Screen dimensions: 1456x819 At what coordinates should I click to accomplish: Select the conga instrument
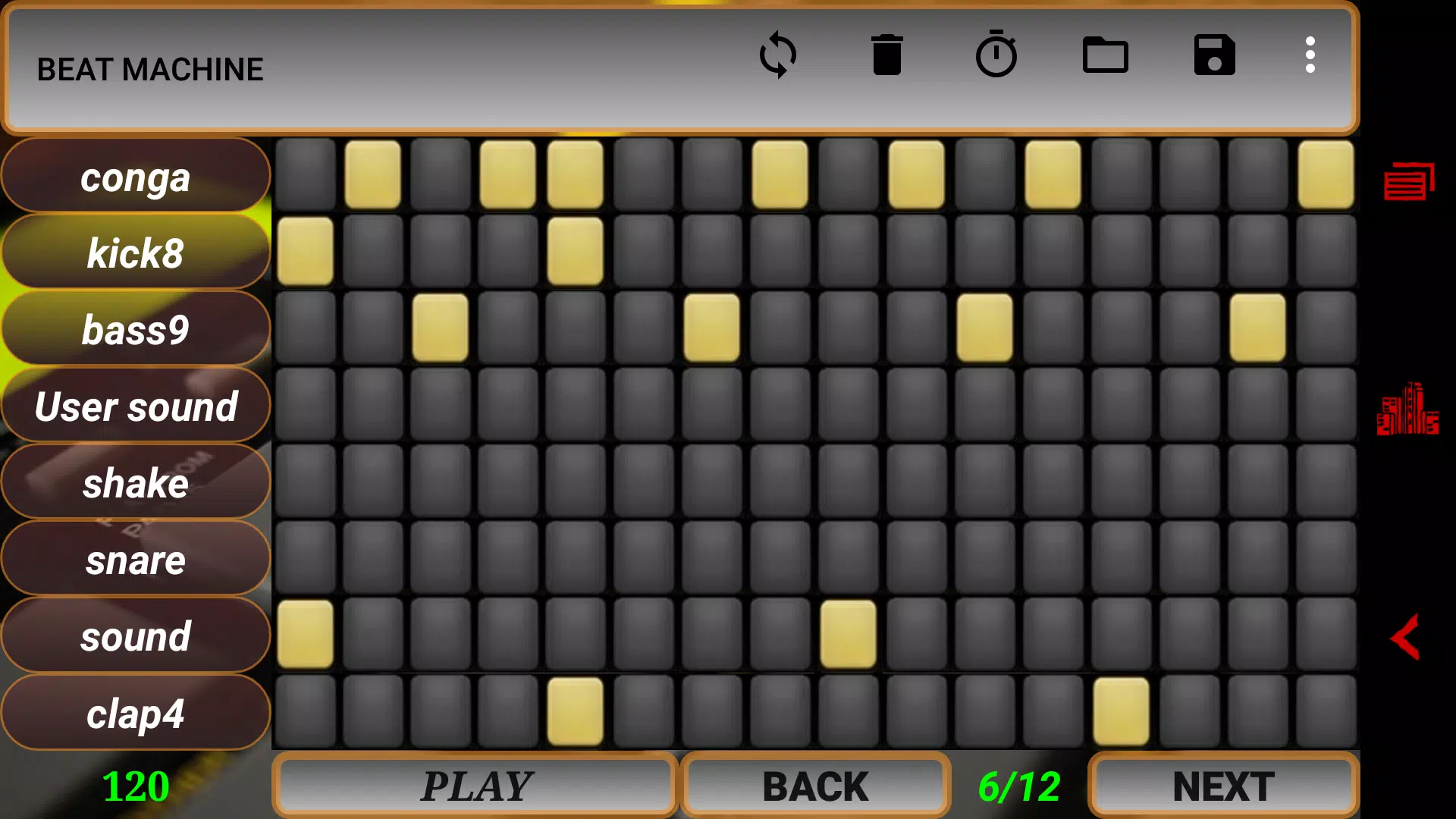tap(136, 176)
